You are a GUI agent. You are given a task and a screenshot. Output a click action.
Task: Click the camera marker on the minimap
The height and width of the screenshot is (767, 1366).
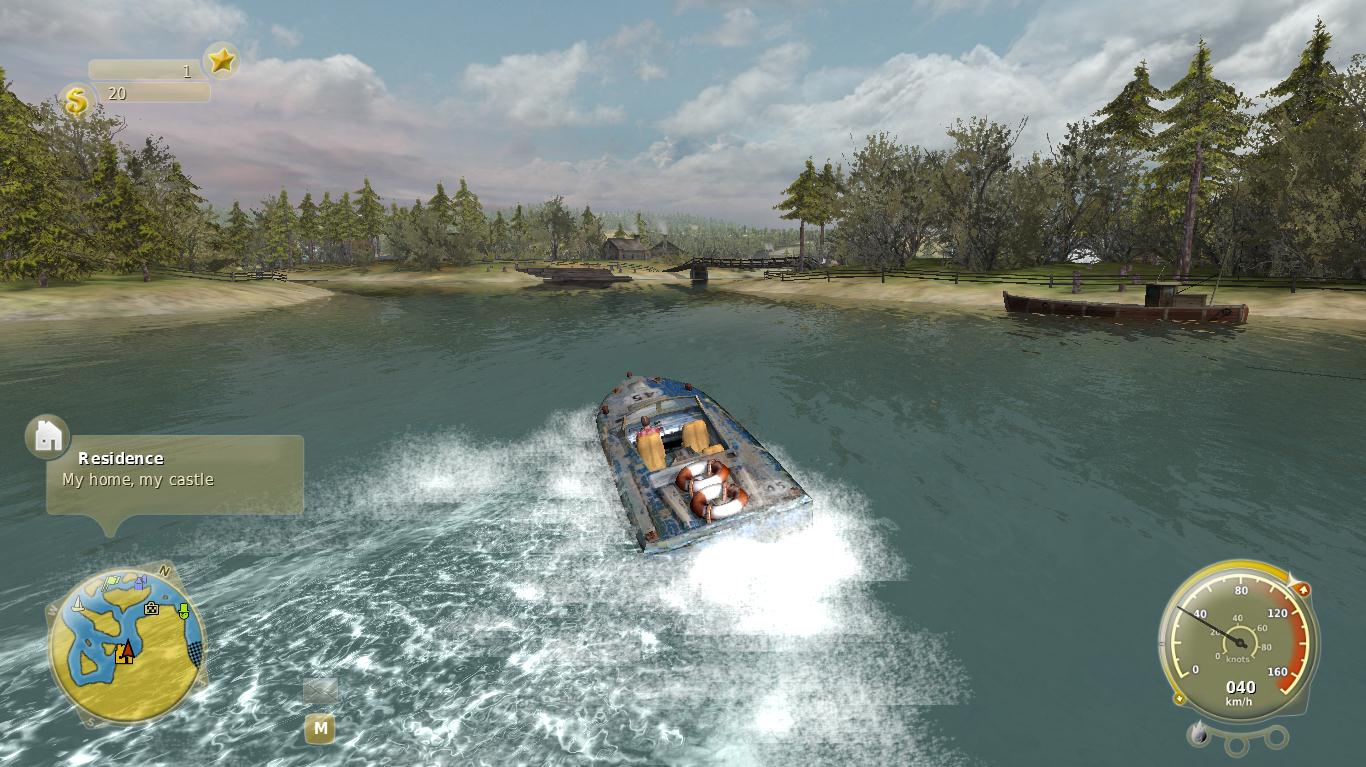151,608
